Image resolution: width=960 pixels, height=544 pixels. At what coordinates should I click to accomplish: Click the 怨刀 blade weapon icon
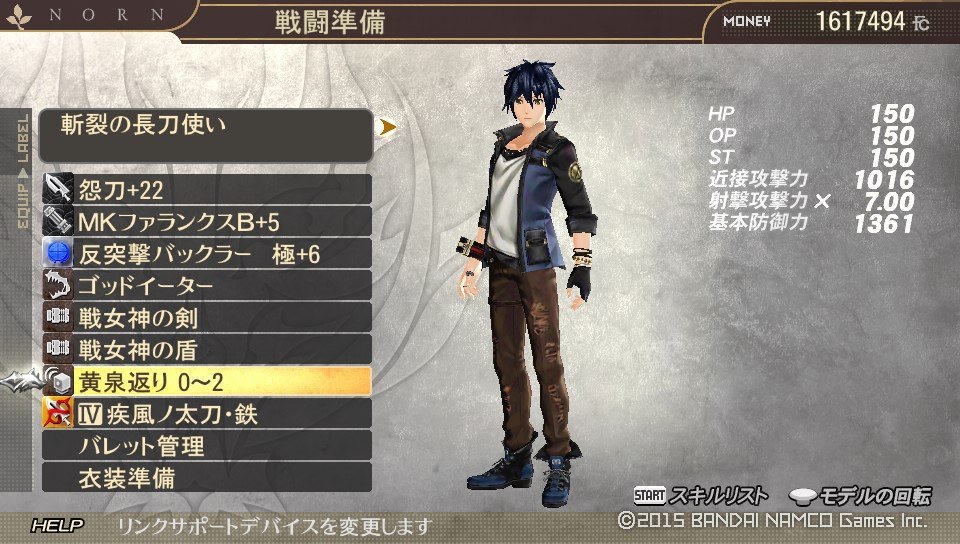click(x=57, y=190)
